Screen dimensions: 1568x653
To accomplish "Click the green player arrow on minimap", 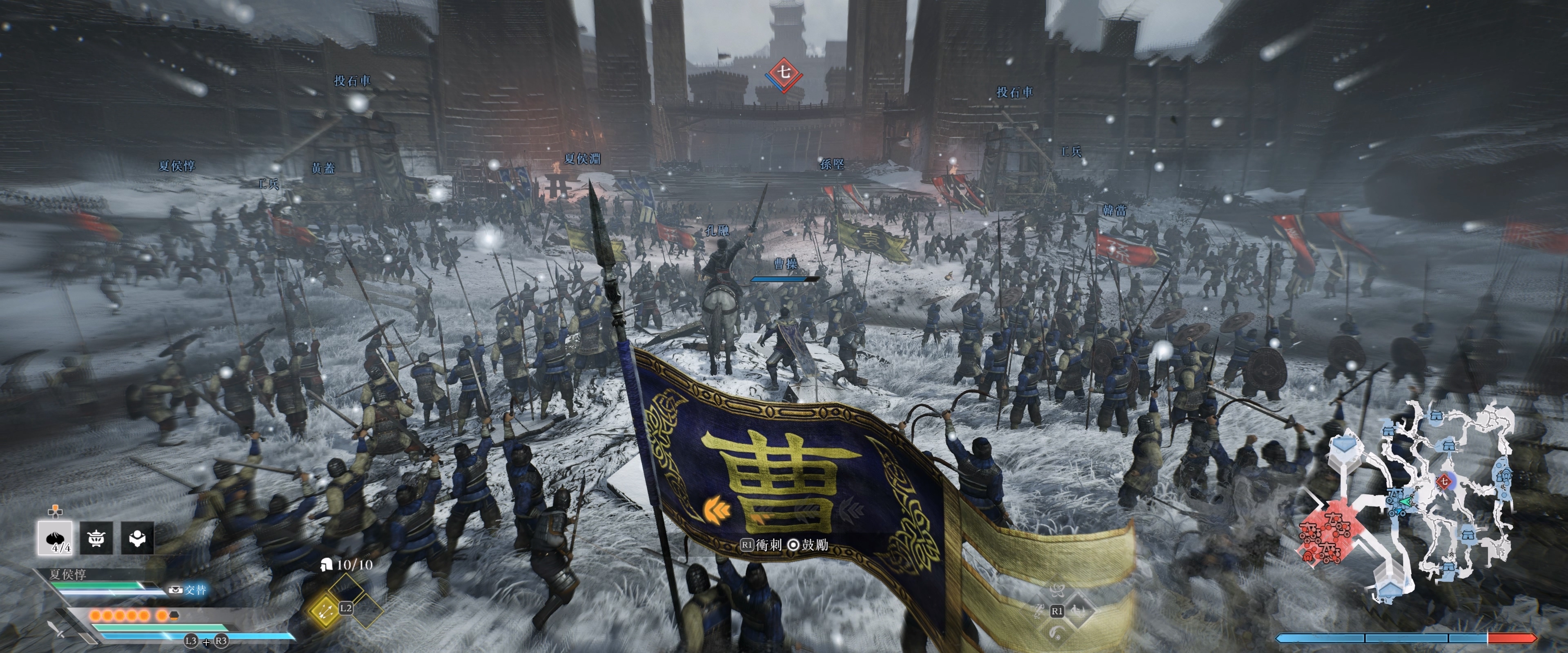I will pyautogui.click(x=1405, y=502).
